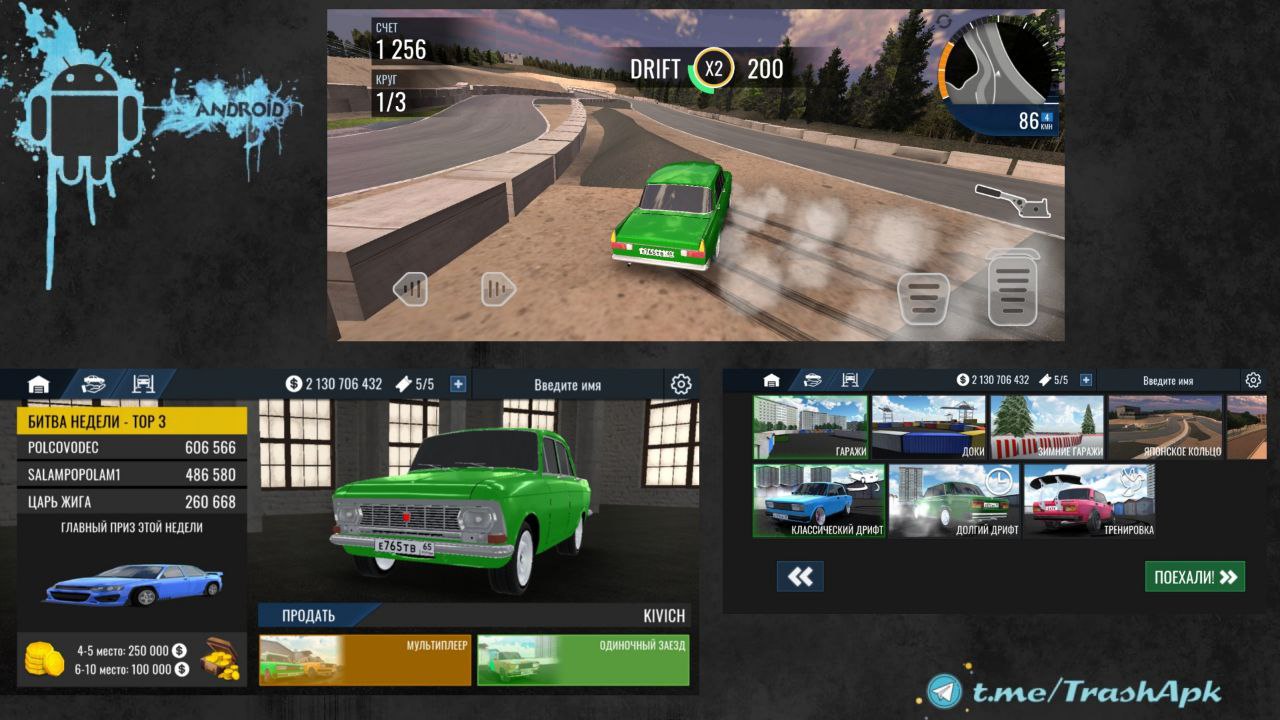Image resolution: width=1280 pixels, height=720 pixels.
Task: Pick the ТРЕНИРОВКА training mode
Action: point(1089,501)
